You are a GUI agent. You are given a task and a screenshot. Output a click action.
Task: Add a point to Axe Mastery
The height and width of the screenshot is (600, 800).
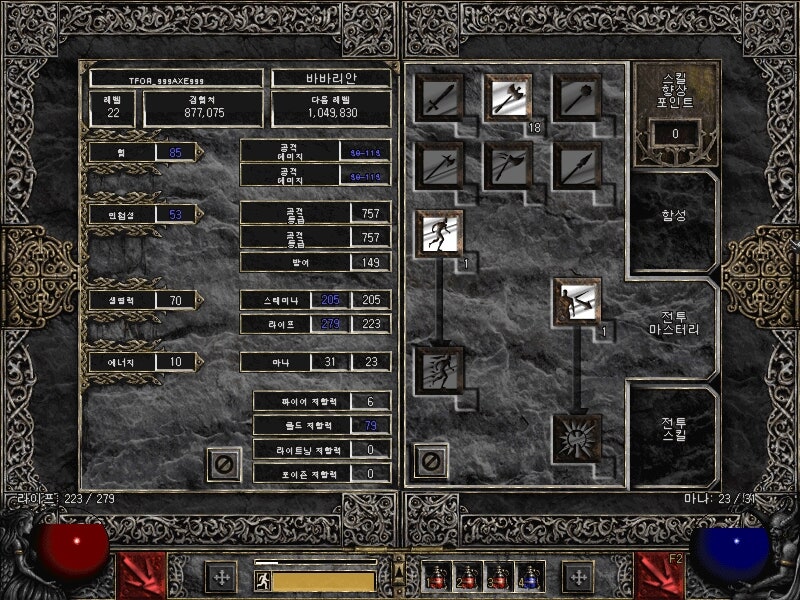pyautogui.click(x=508, y=98)
